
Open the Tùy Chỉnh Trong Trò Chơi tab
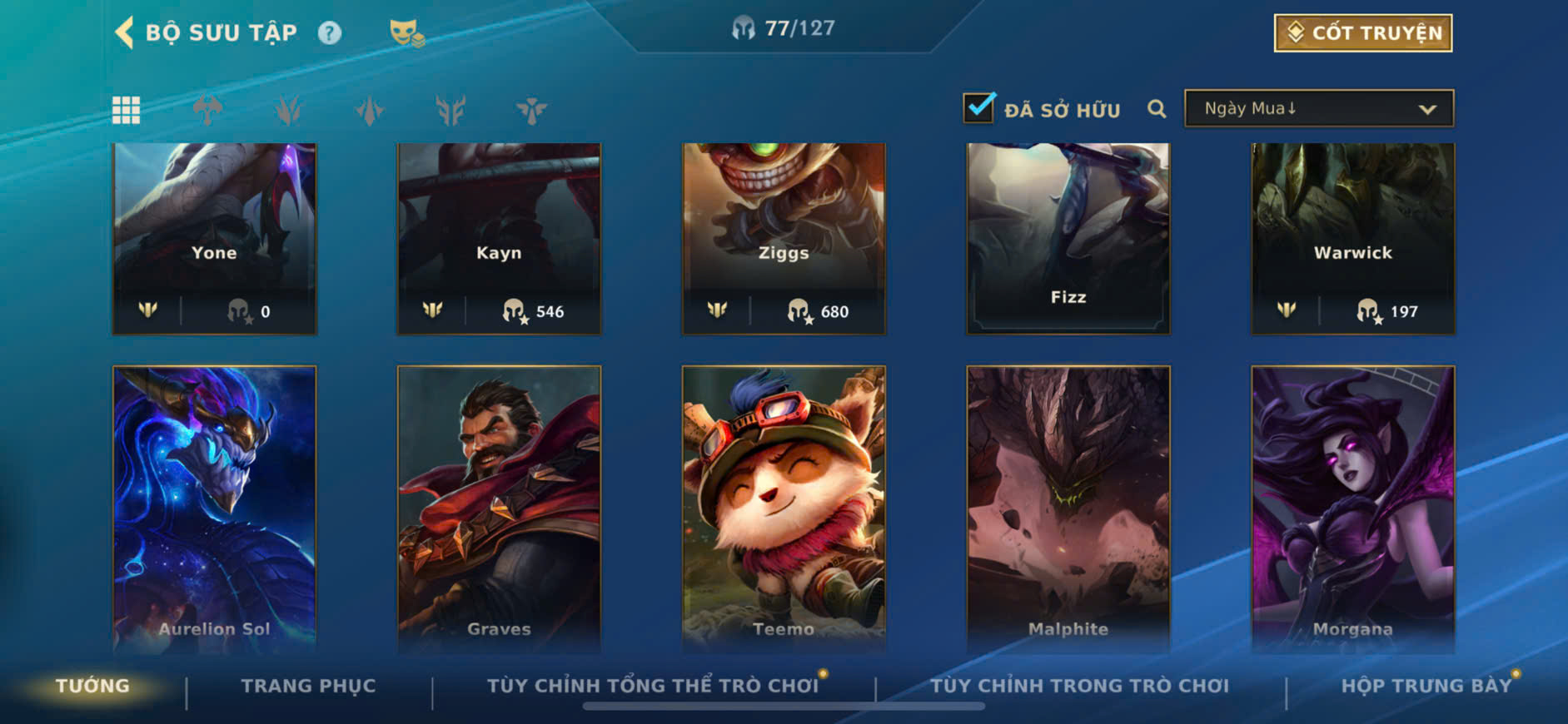point(1079,687)
